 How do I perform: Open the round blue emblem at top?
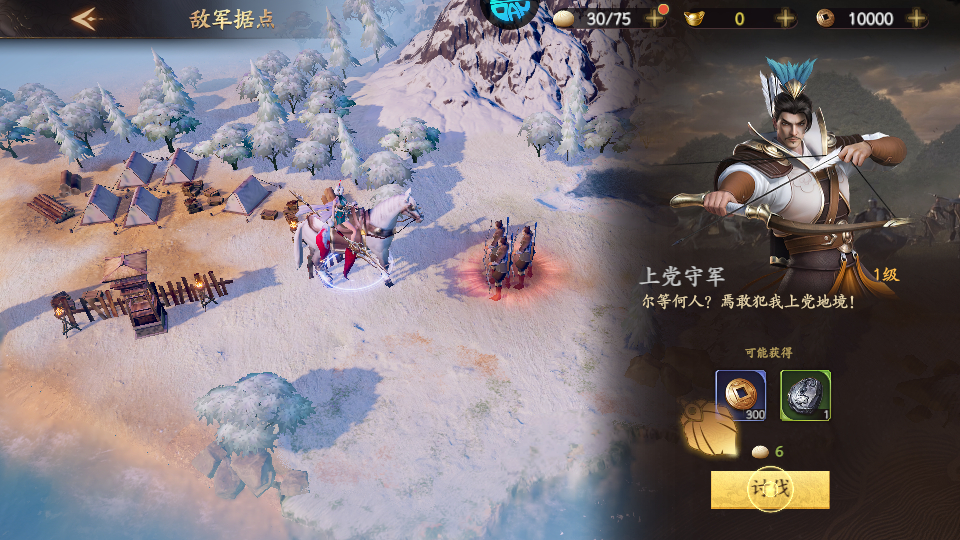[x=509, y=10]
